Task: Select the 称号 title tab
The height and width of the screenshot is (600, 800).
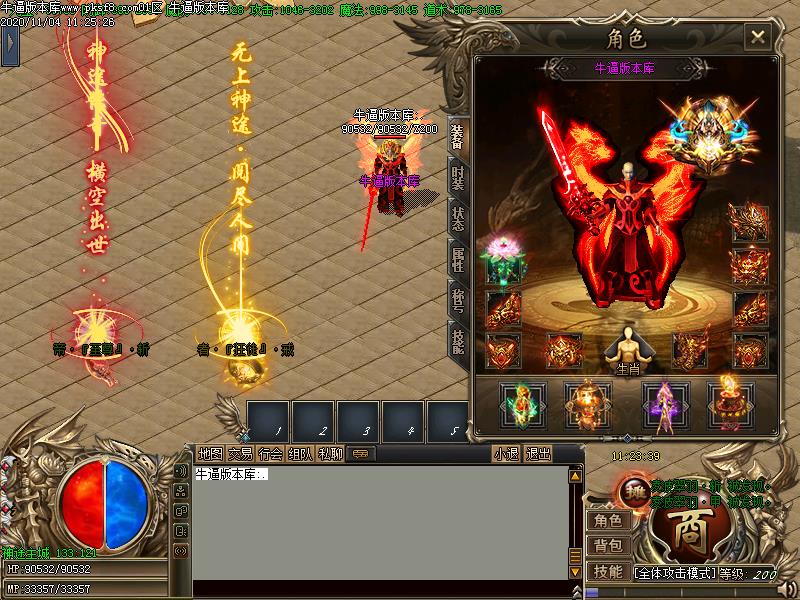Action: coord(457,298)
